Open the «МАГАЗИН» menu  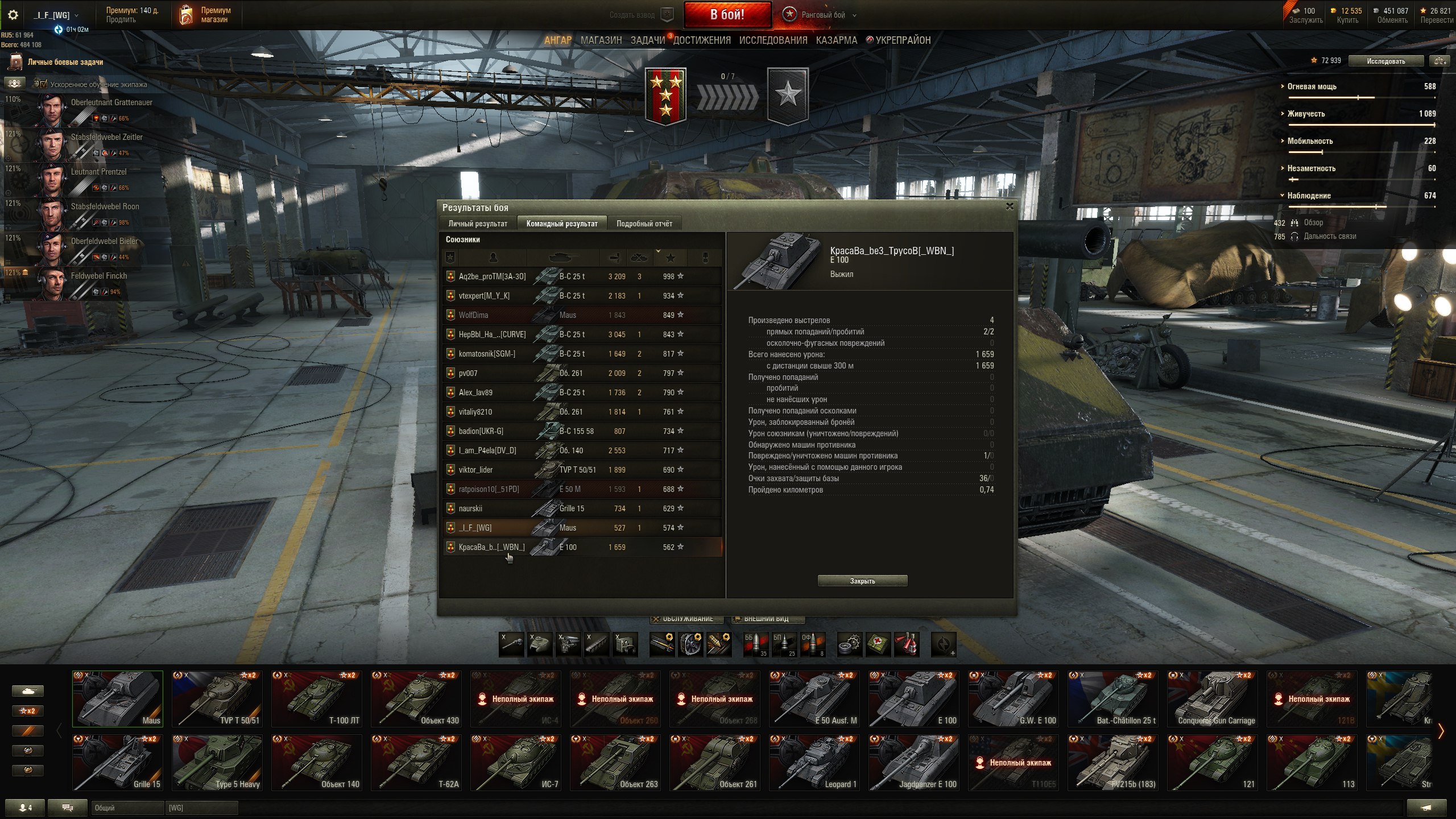coord(601,40)
